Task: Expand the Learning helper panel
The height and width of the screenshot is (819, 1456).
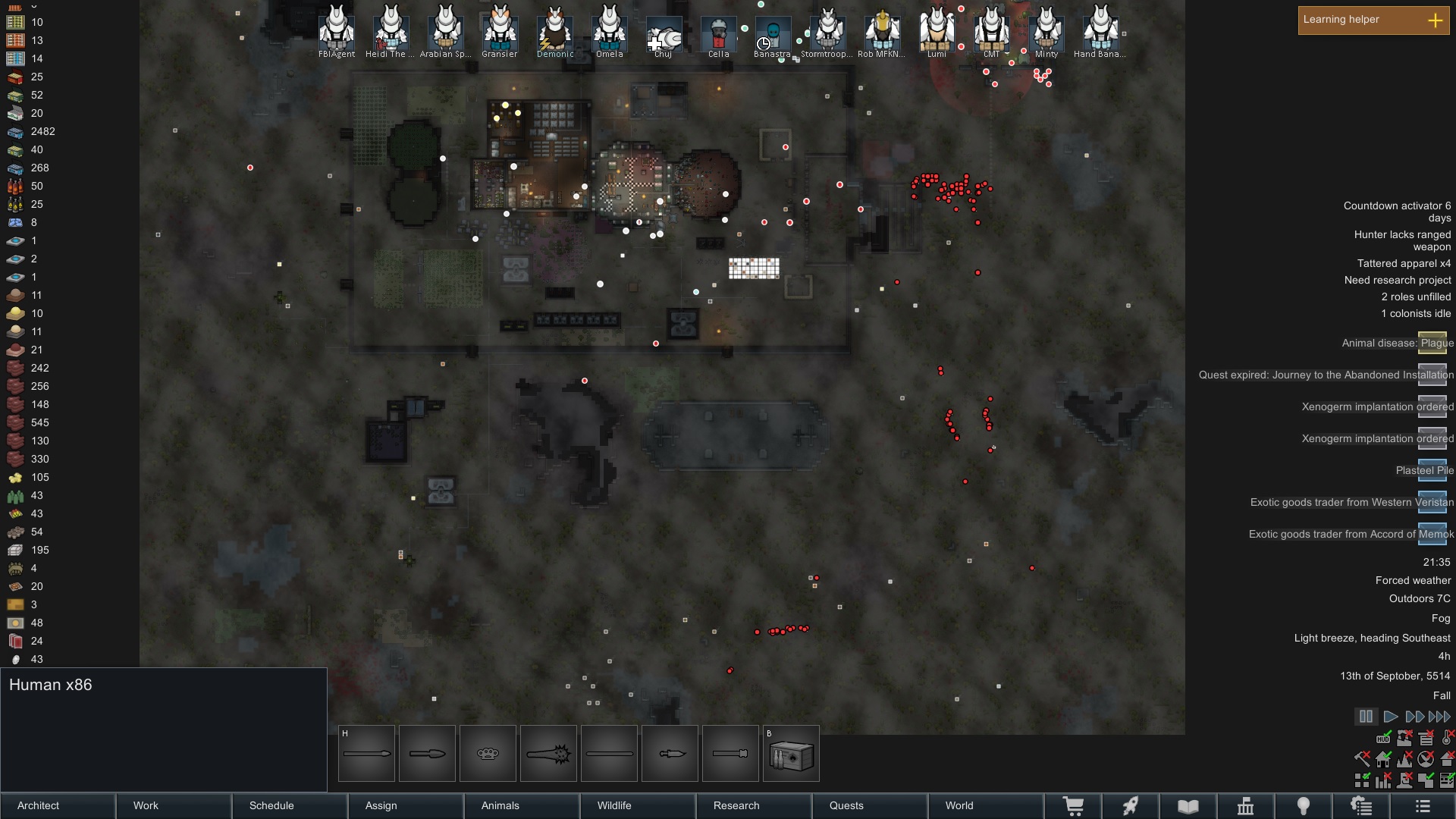Action: (1436, 20)
